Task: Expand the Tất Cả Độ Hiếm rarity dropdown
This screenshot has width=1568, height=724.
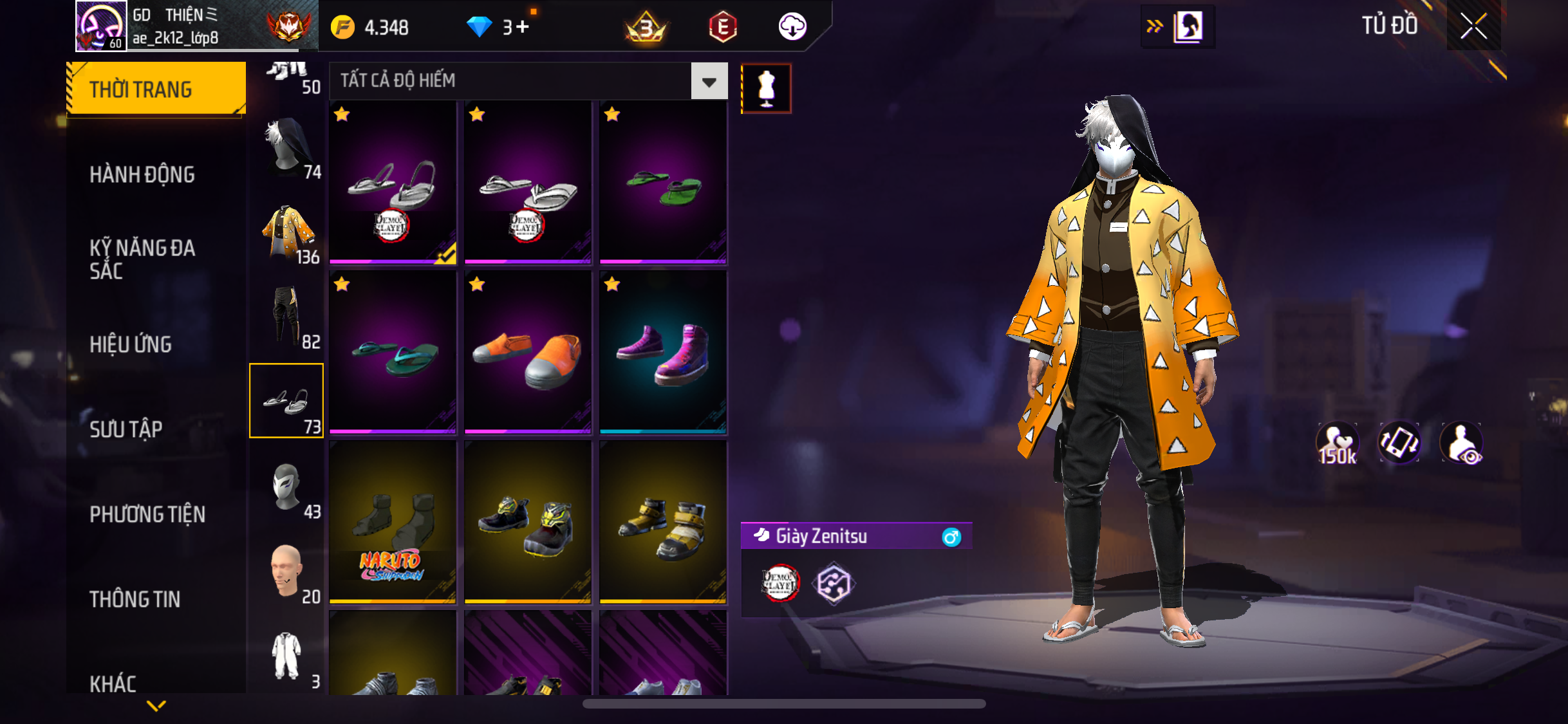Action: pyautogui.click(x=709, y=82)
